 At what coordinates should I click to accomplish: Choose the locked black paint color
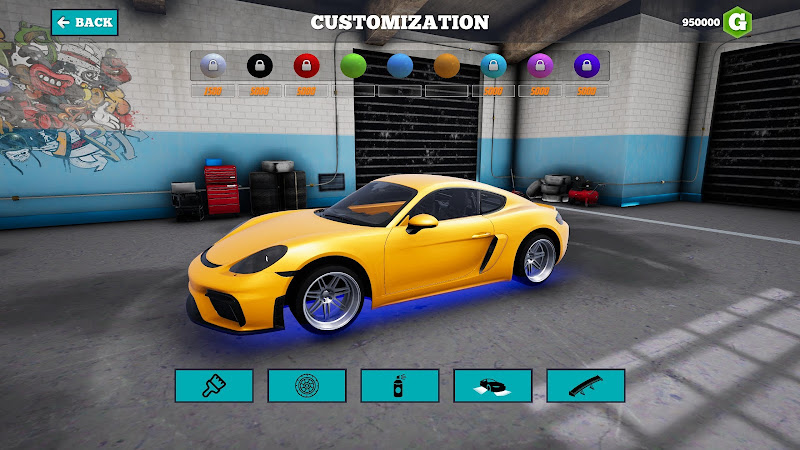tap(260, 66)
